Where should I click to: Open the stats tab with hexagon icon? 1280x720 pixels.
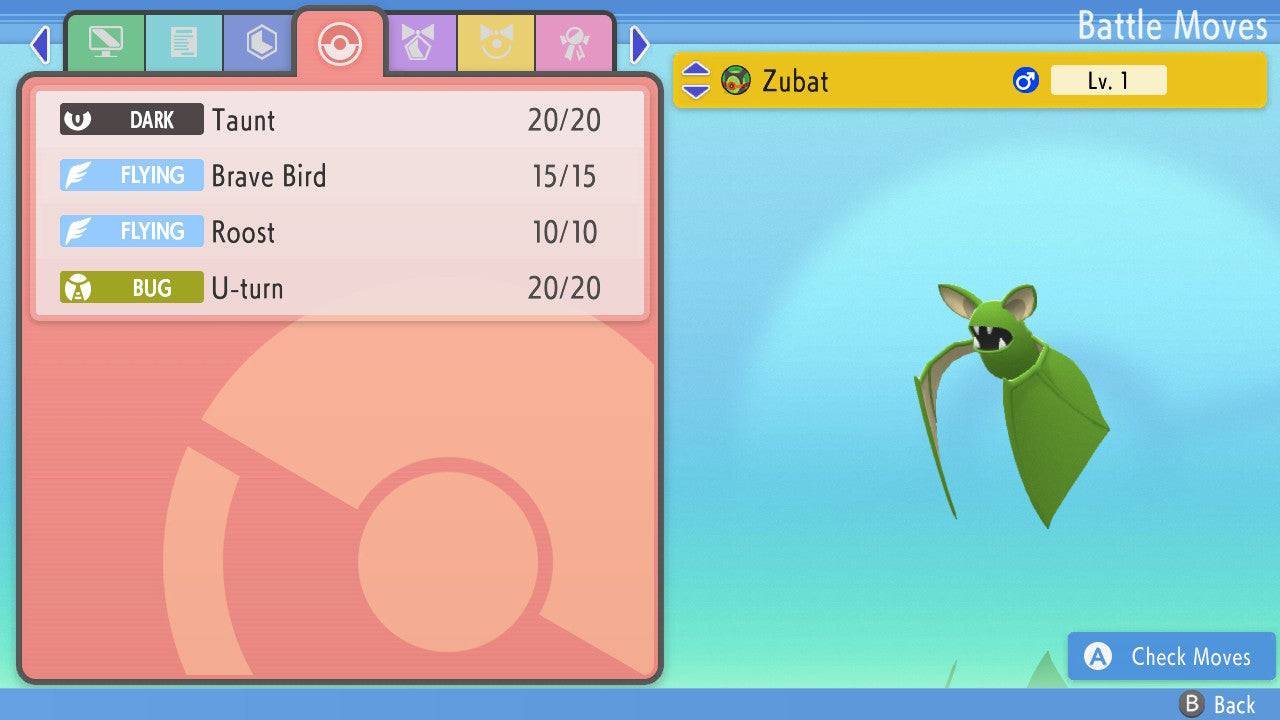(x=259, y=43)
